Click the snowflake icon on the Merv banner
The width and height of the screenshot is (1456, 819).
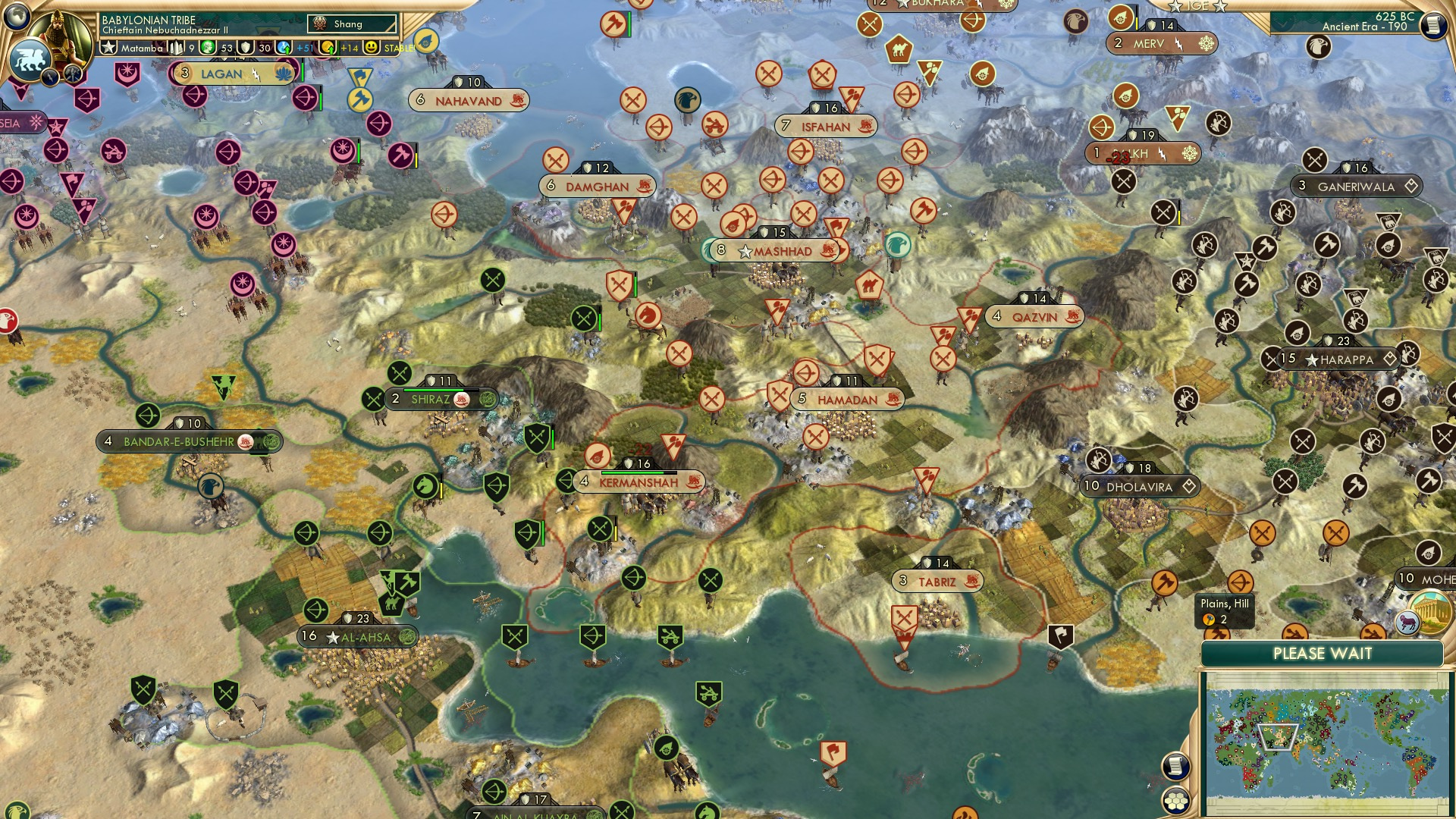pos(1205,43)
